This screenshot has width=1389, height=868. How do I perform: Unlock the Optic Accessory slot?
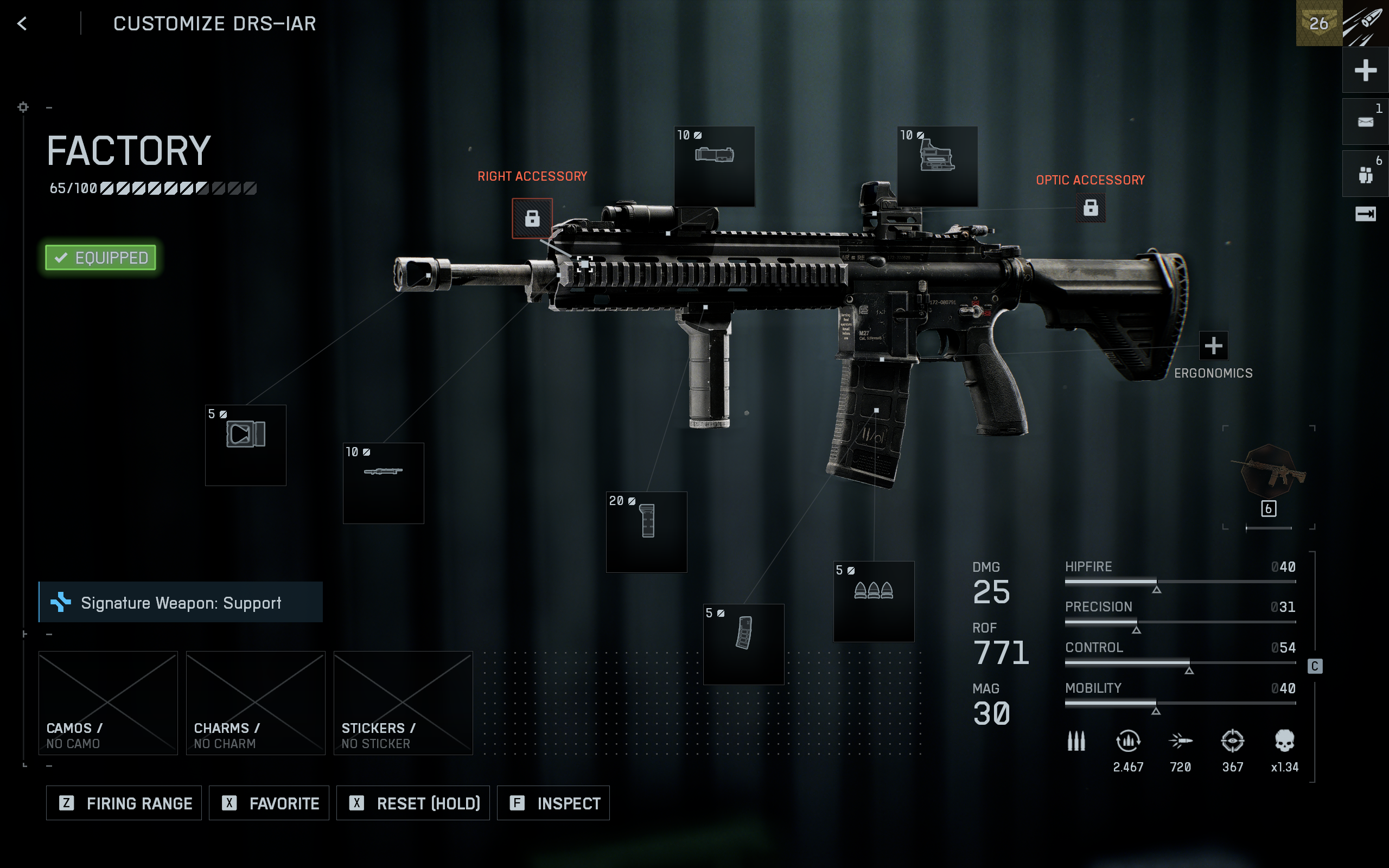point(1091,208)
